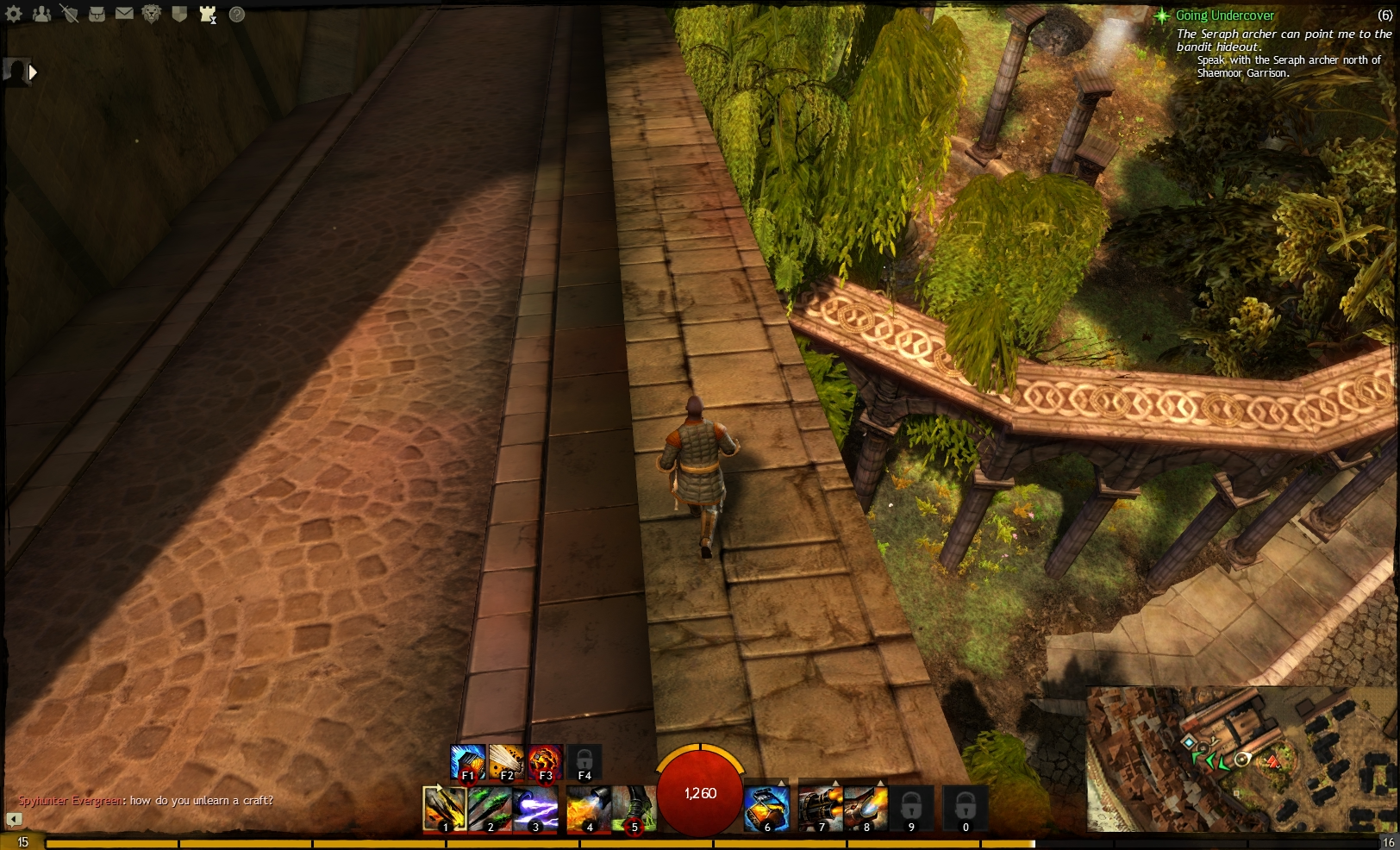Click the red health orb showing 1,260
Screen dimensions: 1400x850
tap(700, 794)
